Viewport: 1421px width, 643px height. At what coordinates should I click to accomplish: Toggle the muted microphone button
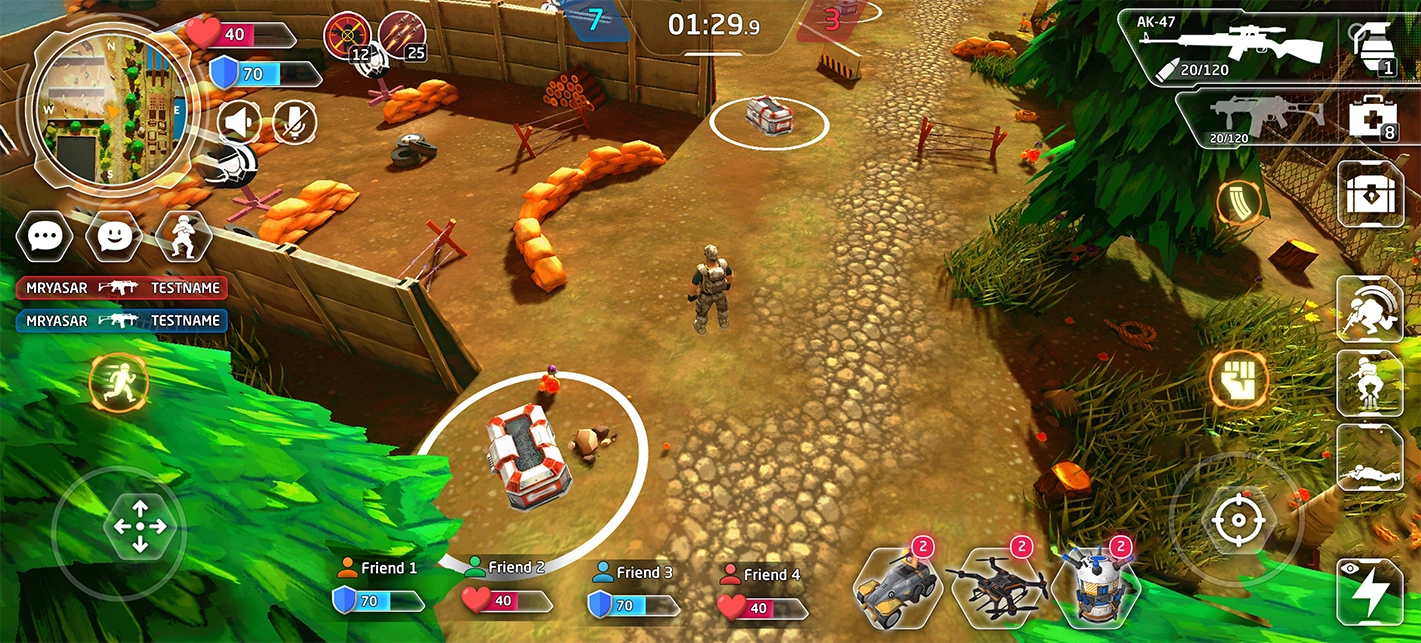[x=294, y=123]
